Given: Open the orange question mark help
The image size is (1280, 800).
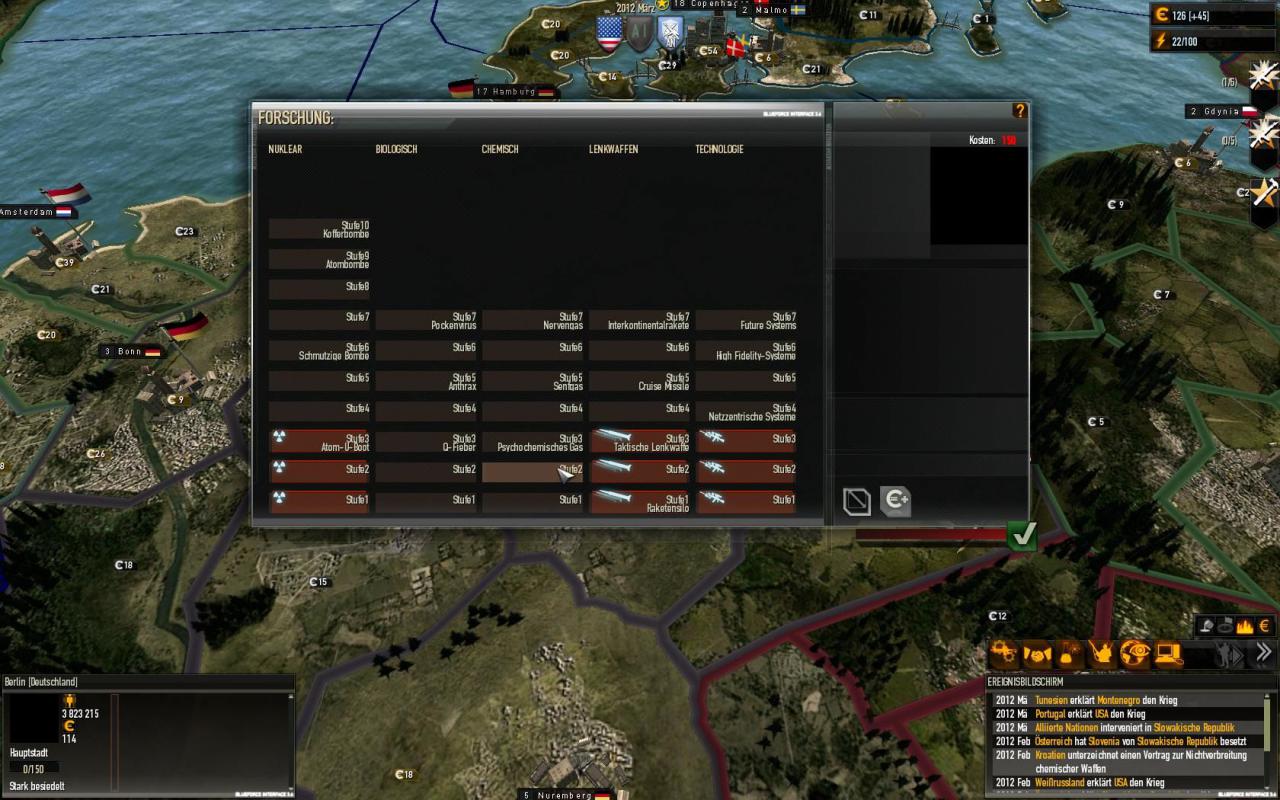Looking at the screenshot, I should pyautogui.click(x=1019, y=111).
